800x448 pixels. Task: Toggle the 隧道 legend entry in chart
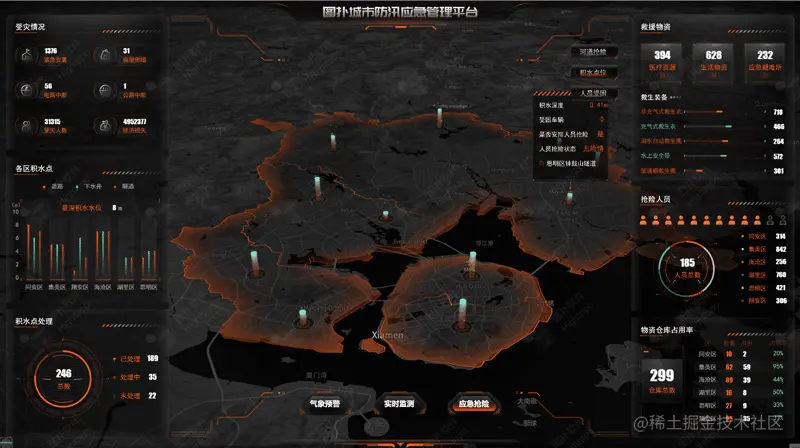pyautogui.click(x=123, y=187)
